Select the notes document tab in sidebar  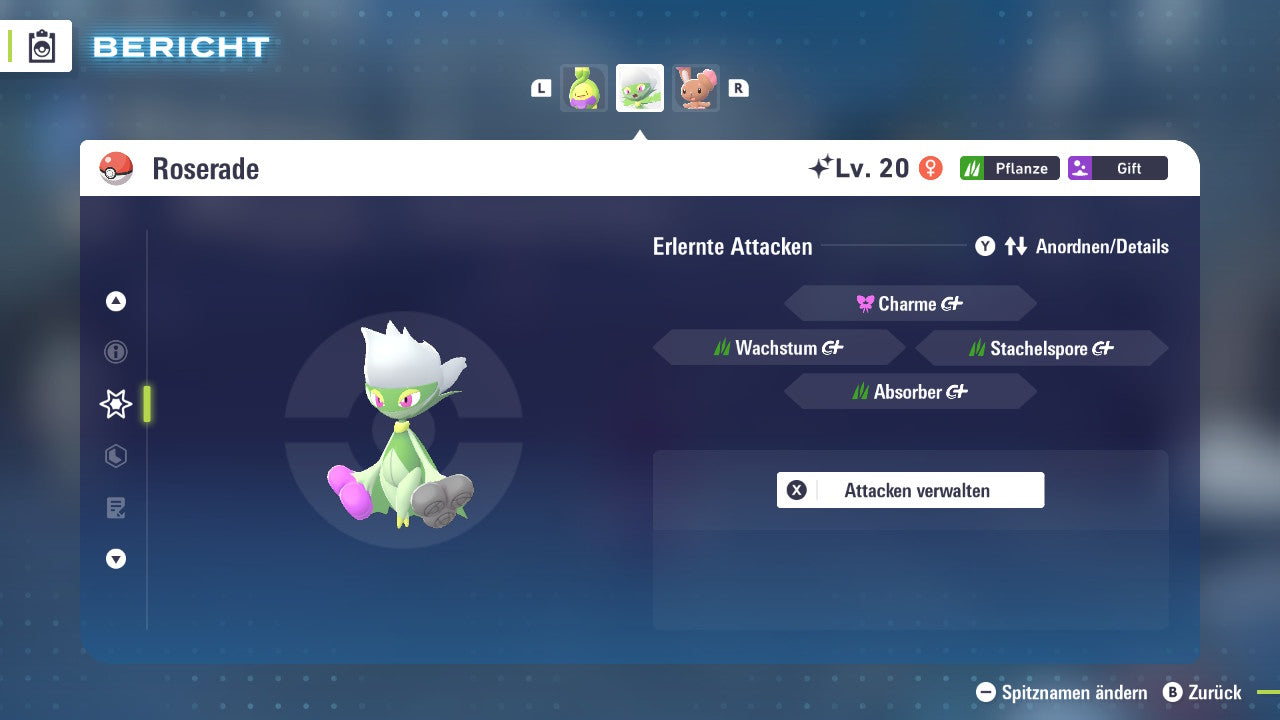(x=115, y=508)
